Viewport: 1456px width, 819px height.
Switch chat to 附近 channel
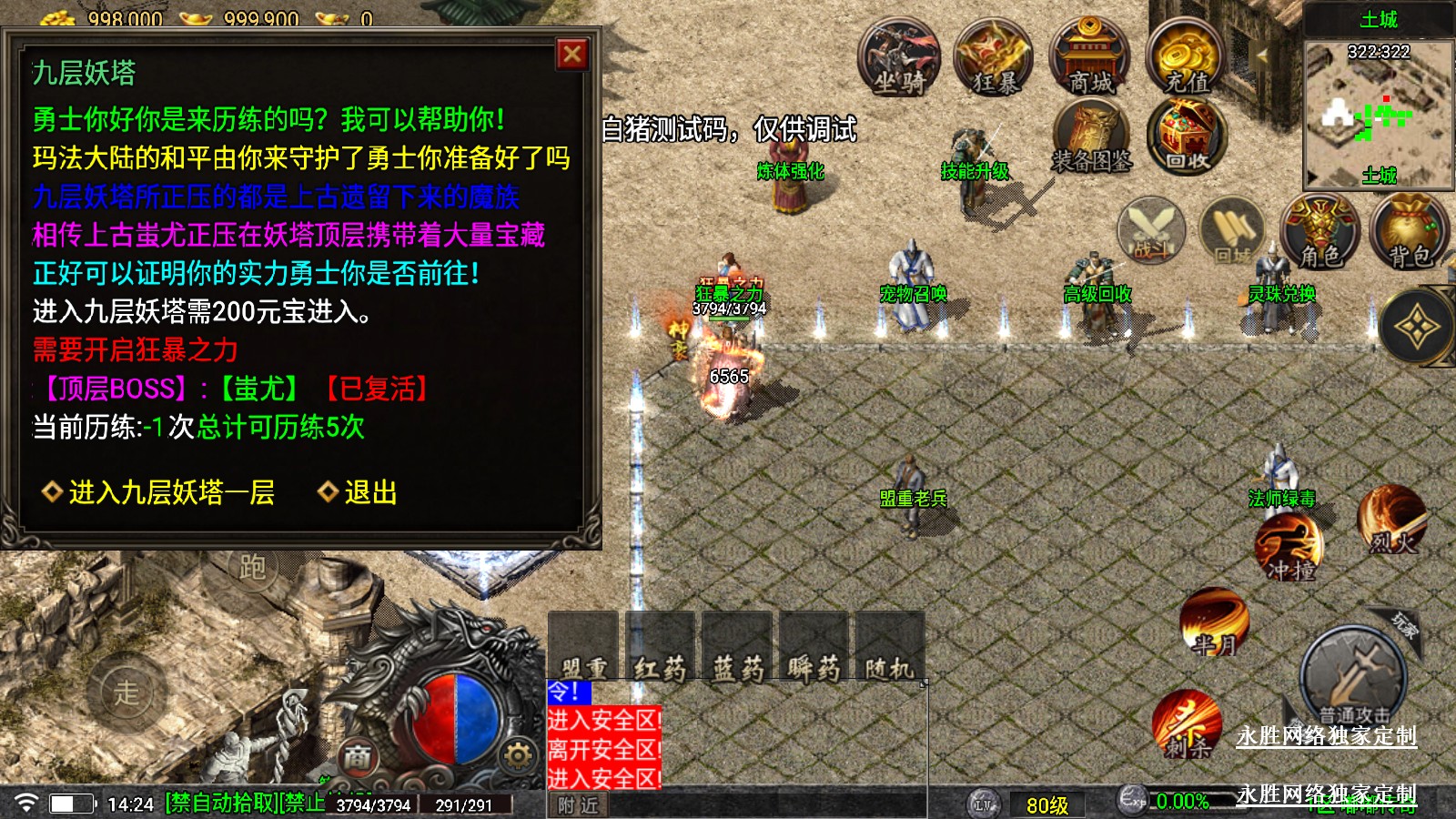(x=579, y=805)
